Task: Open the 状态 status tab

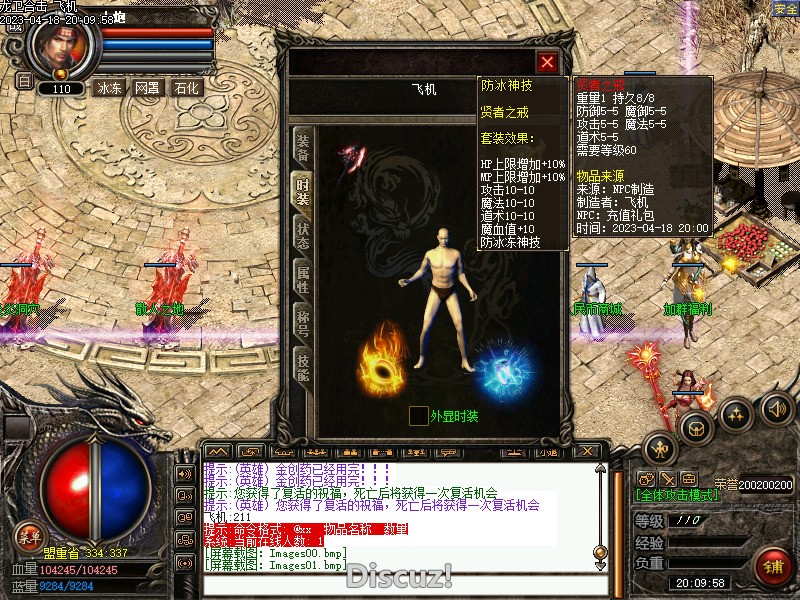Action: pyautogui.click(x=302, y=234)
